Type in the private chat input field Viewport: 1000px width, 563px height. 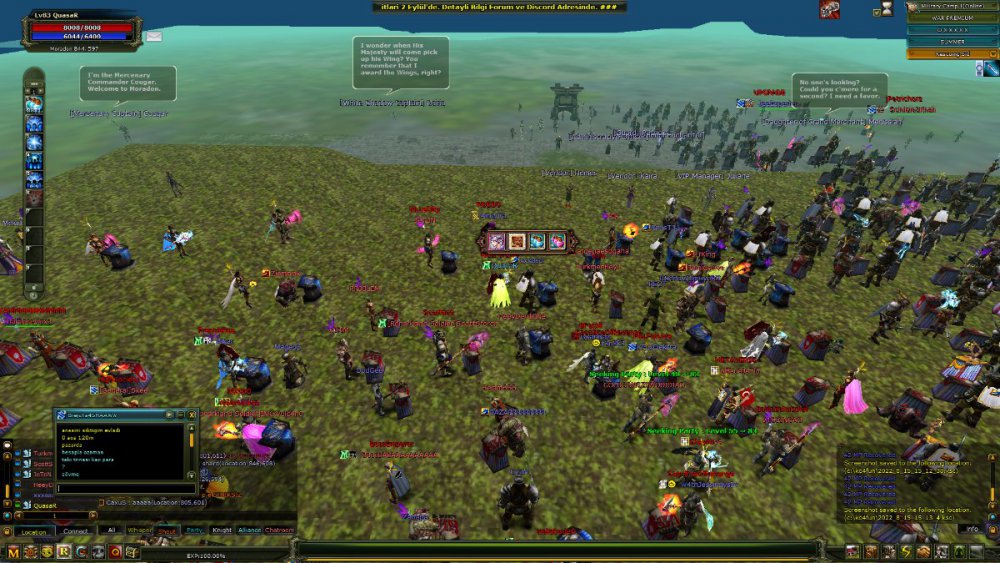pos(120,488)
